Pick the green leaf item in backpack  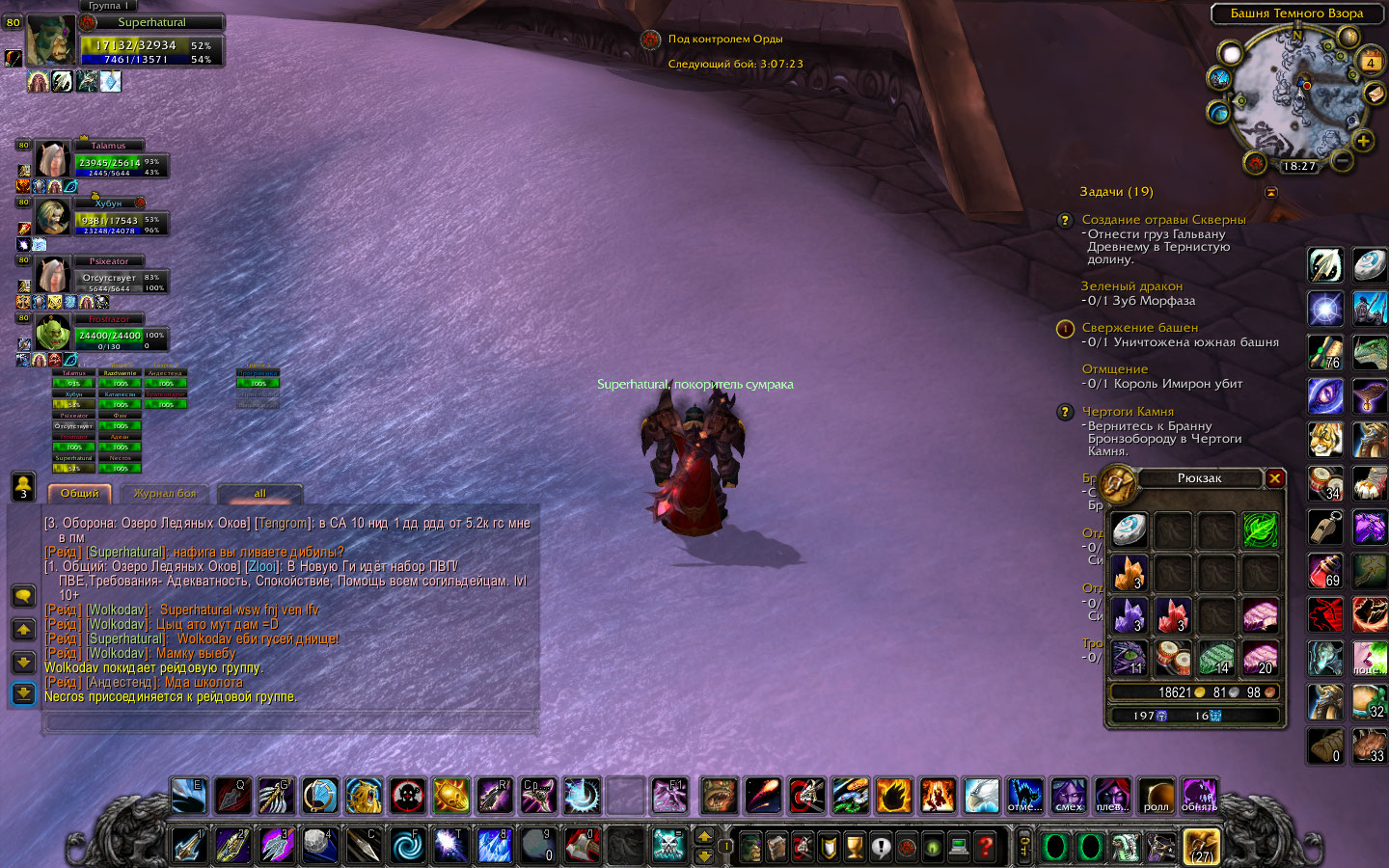pyautogui.click(x=1260, y=529)
